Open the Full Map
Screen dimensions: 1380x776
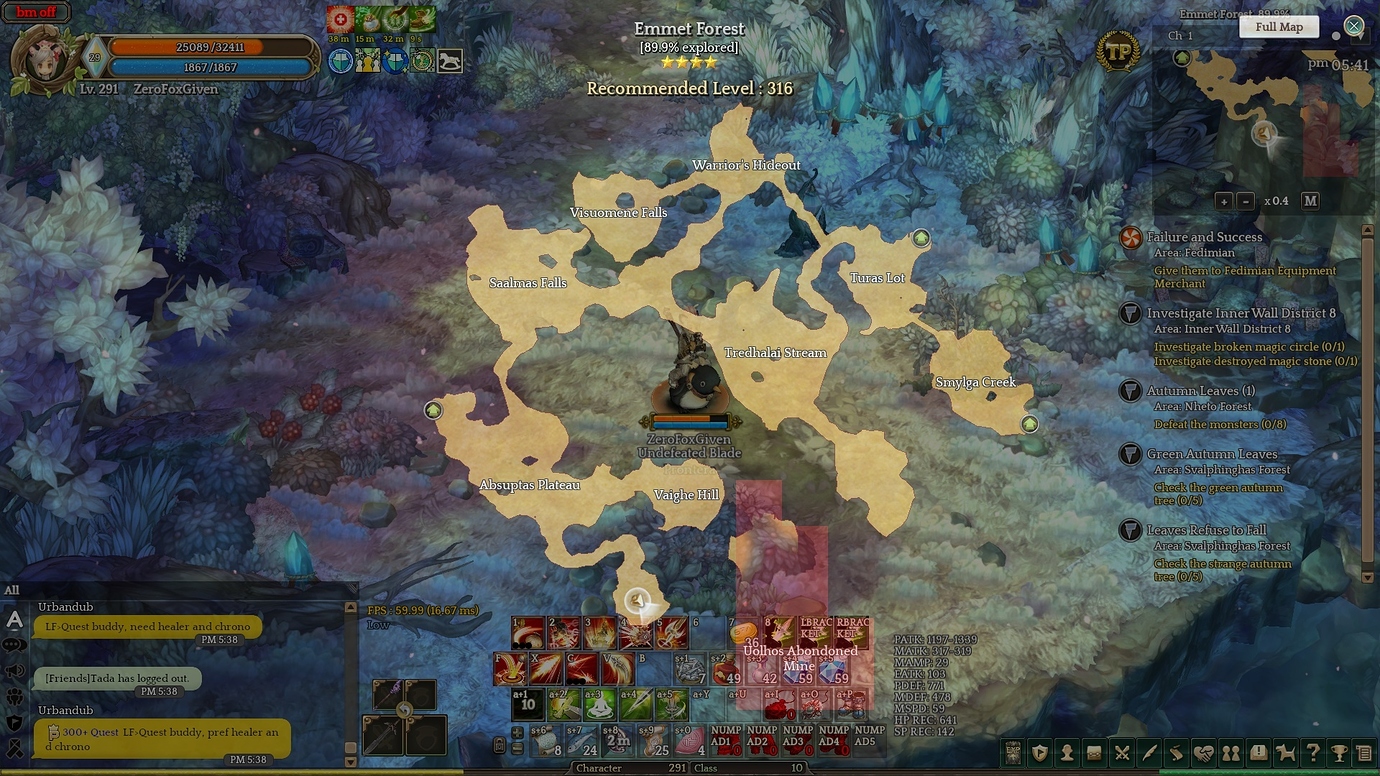[x=1278, y=26]
